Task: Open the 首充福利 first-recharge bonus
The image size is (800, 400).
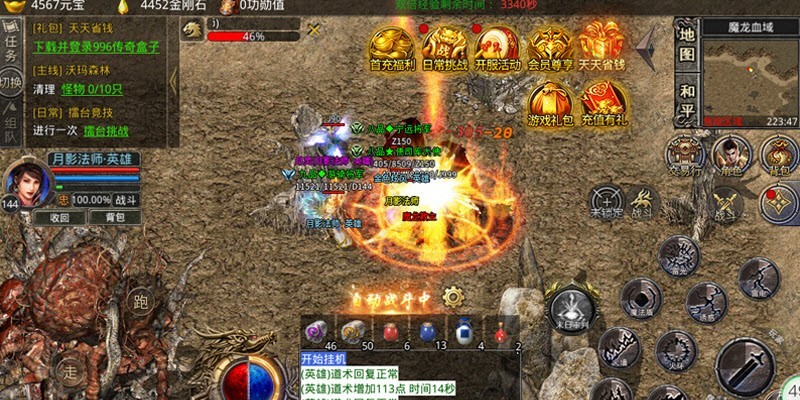Action: (x=392, y=48)
